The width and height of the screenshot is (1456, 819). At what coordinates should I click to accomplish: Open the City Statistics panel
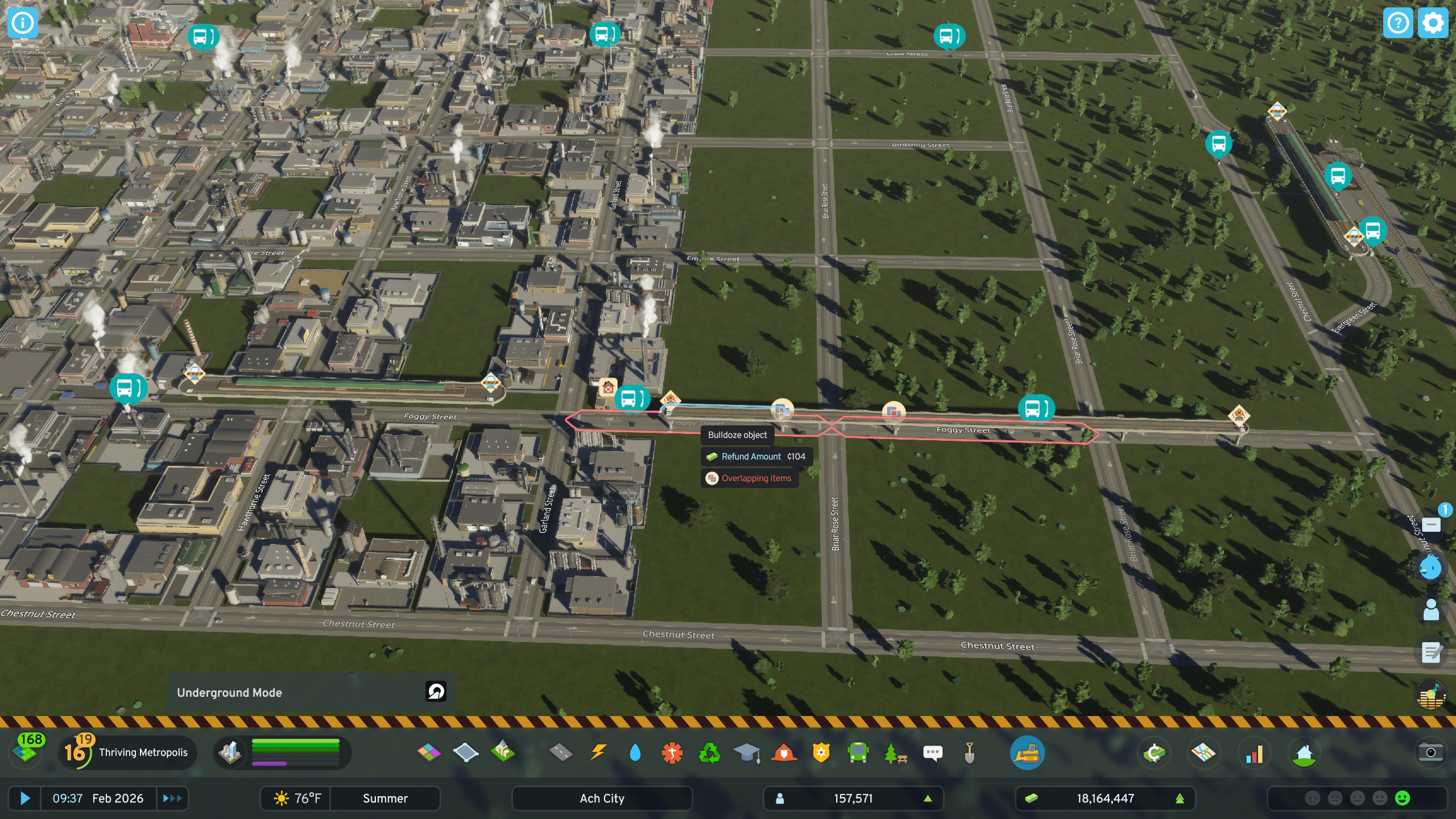tap(1254, 752)
